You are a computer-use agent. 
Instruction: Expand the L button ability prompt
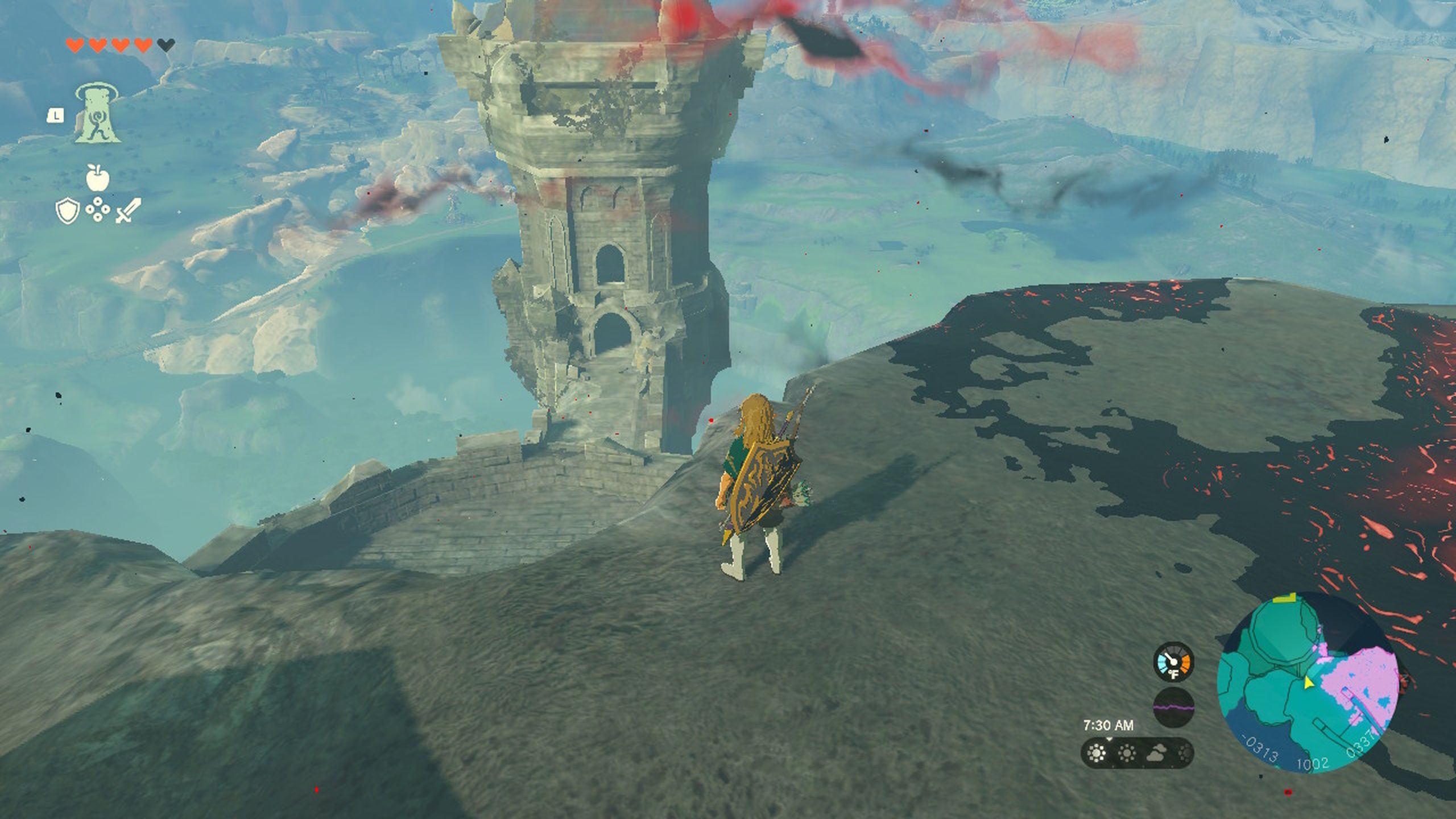(56, 116)
